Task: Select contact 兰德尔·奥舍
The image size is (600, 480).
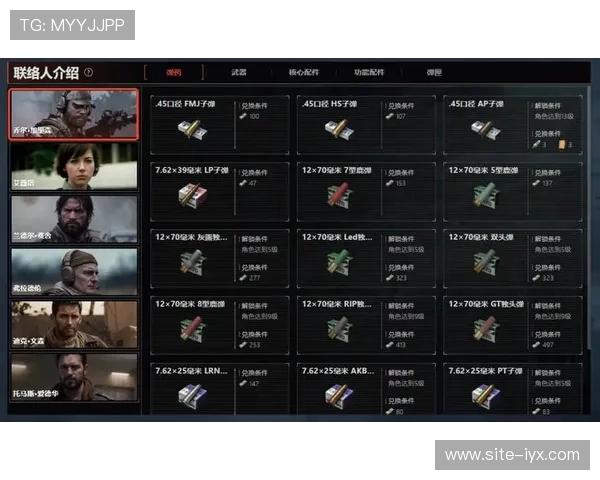Action: [x=73, y=218]
